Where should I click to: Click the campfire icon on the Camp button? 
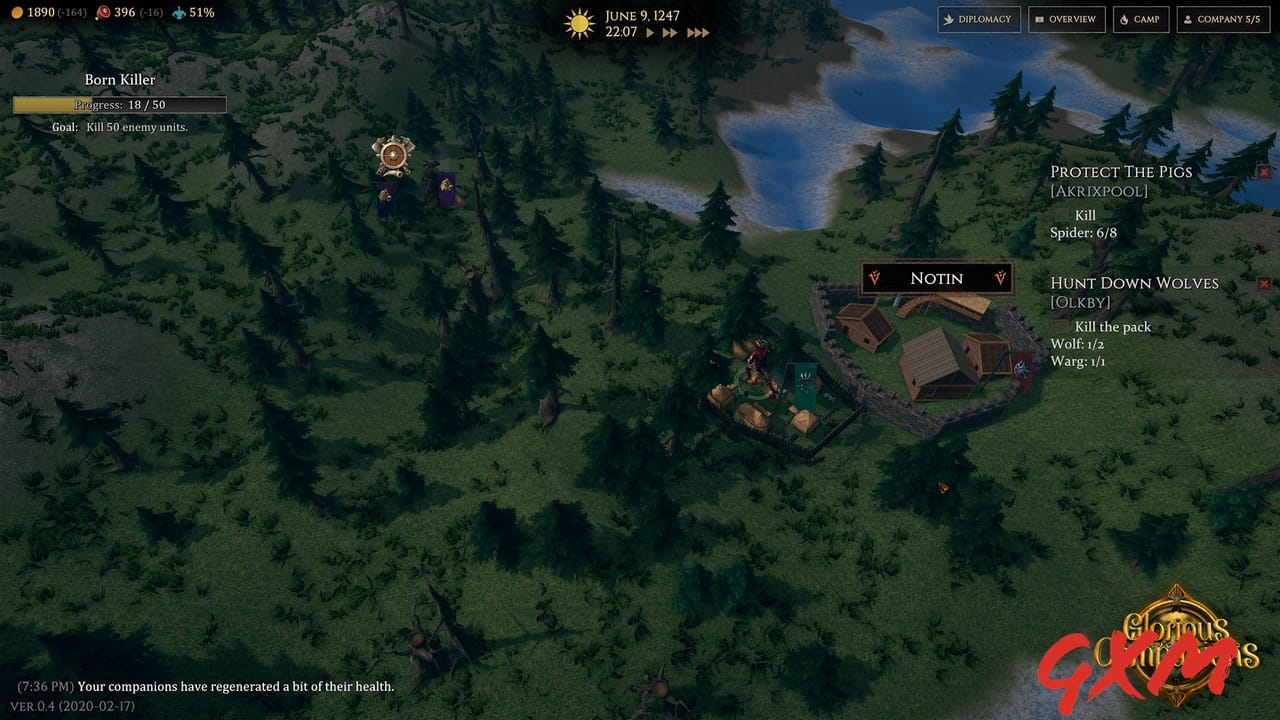click(x=1124, y=19)
